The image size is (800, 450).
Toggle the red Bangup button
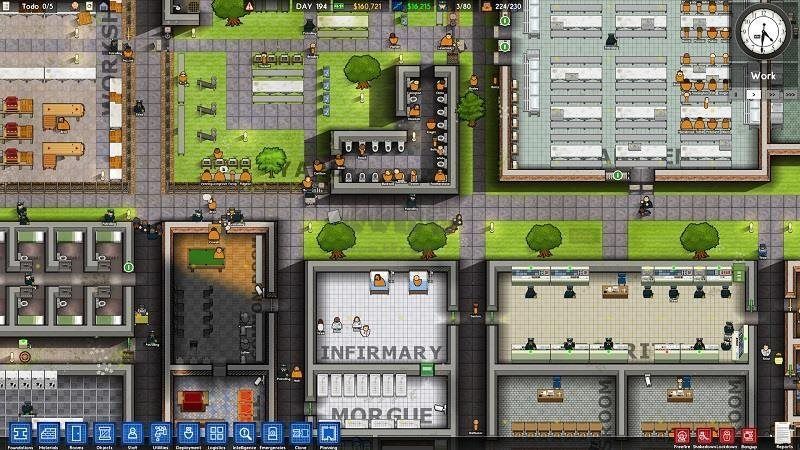[750, 435]
